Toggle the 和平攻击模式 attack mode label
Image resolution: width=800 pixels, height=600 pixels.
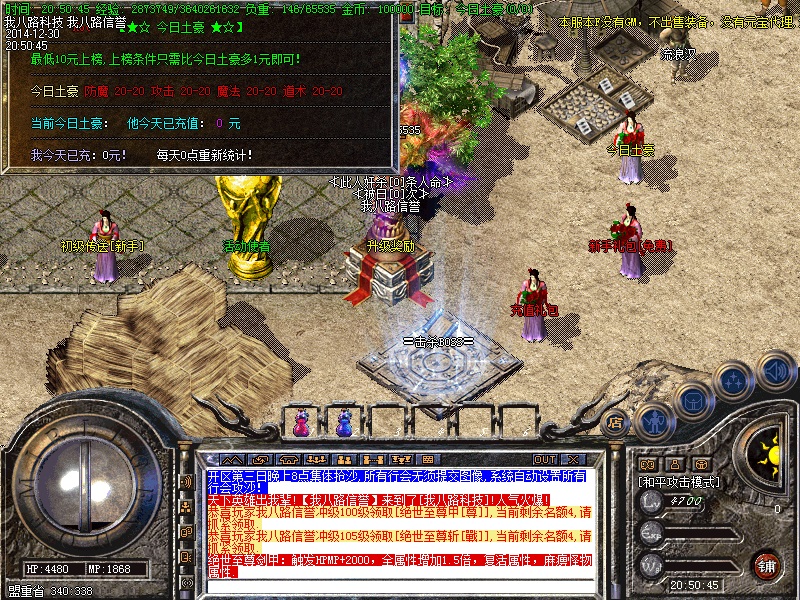679,481
